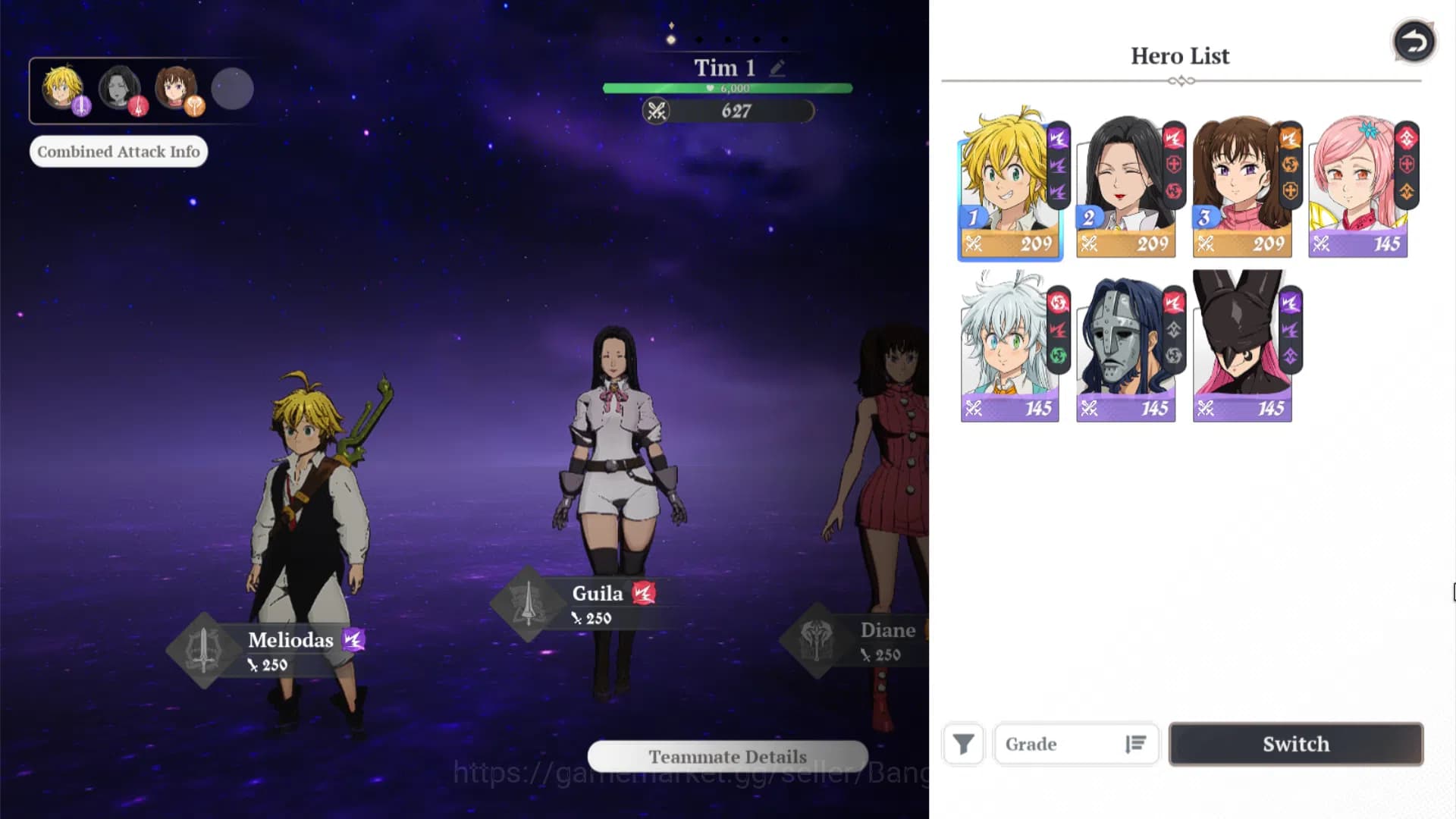This screenshot has height=819, width=1456.
Task: Open the hero filter options
Action: [962, 744]
